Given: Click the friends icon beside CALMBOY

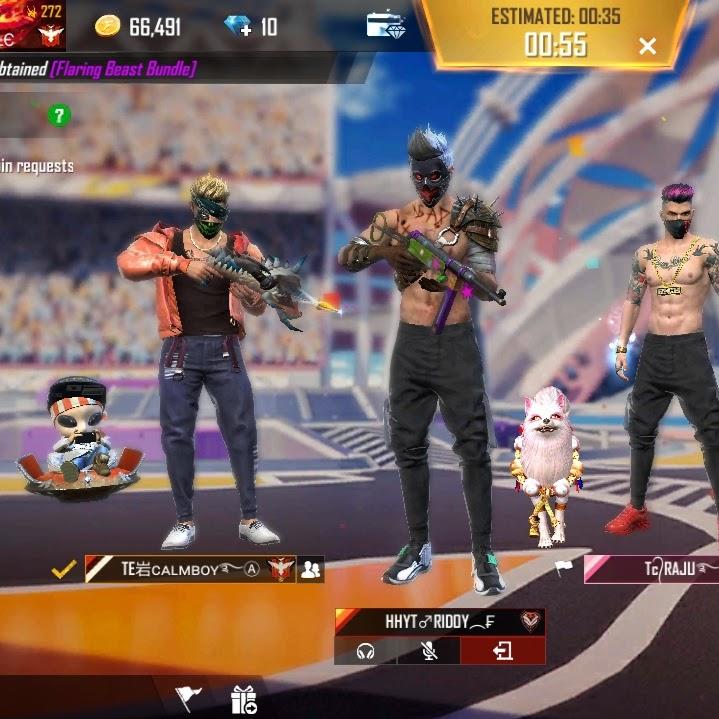Looking at the screenshot, I should pyautogui.click(x=311, y=569).
